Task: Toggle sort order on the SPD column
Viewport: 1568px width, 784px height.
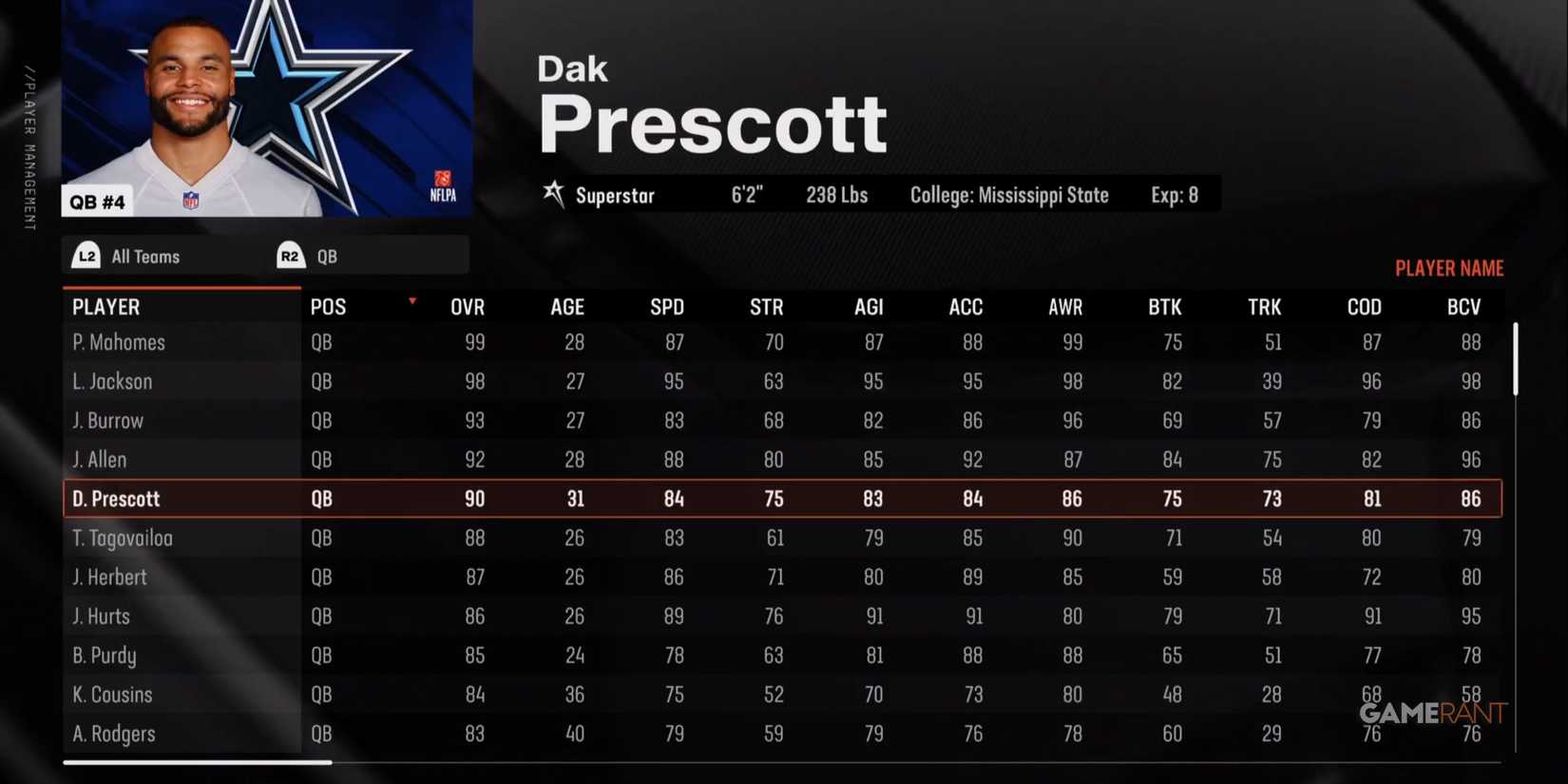Action: click(667, 306)
